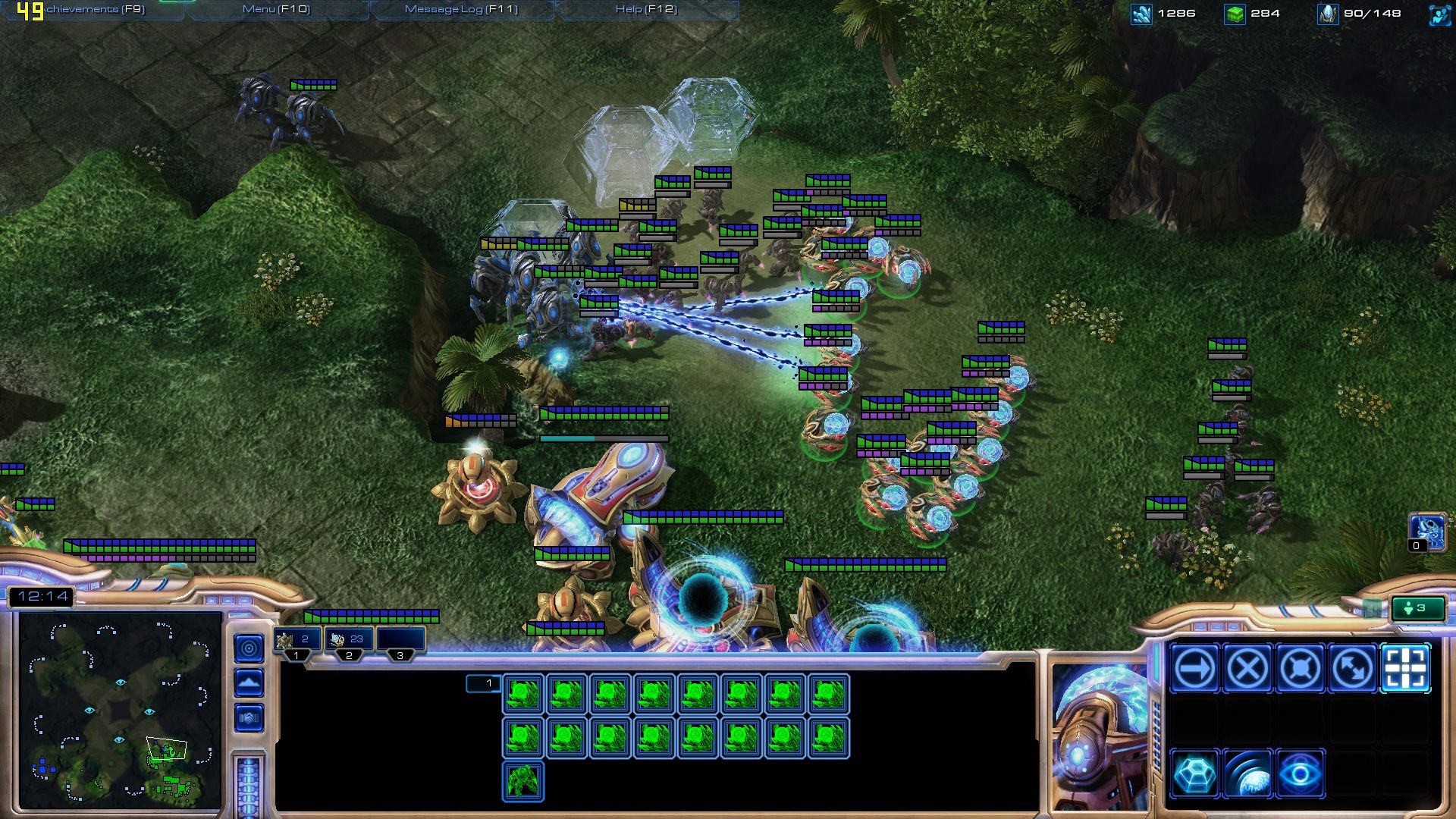The image size is (1456, 819).
Task: Choose the Attack command
Action: [1406, 668]
